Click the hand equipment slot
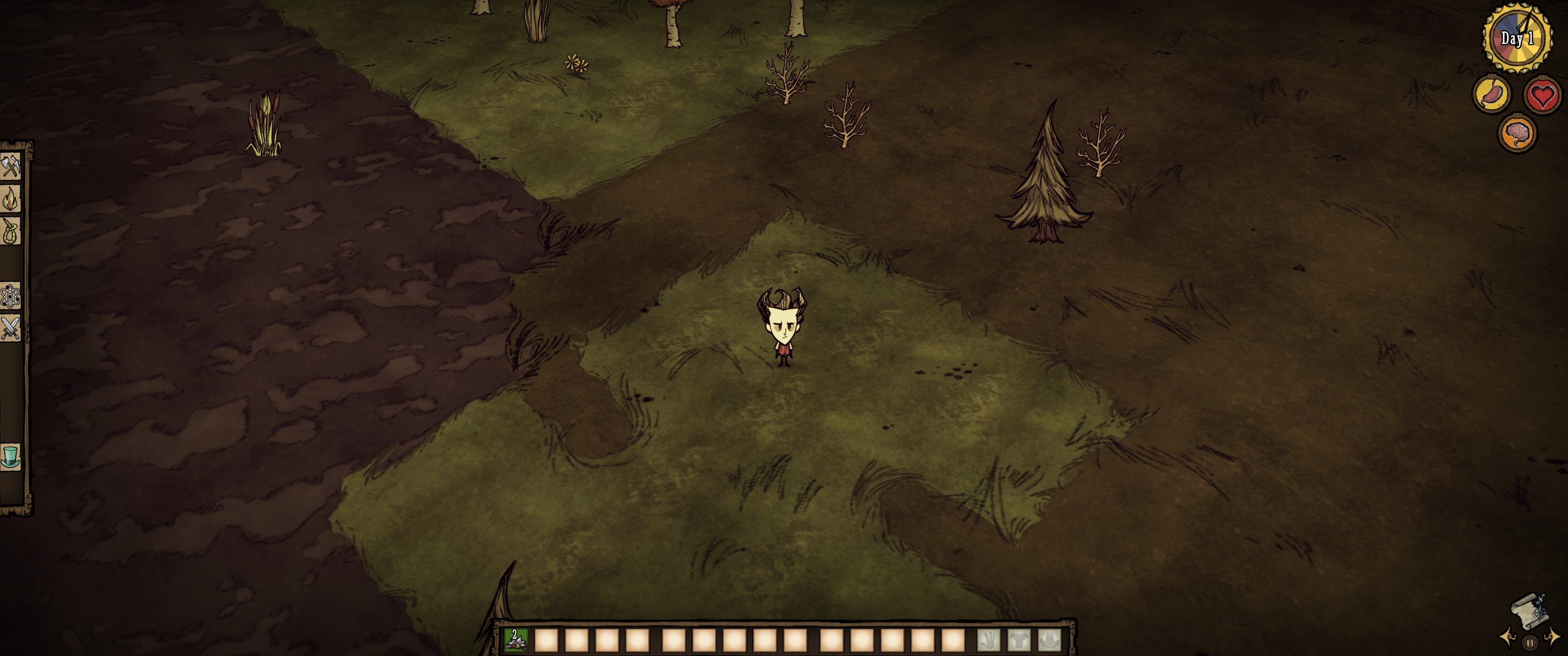The image size is (1568, 656). pyautogui.click(x=989, y=640)
